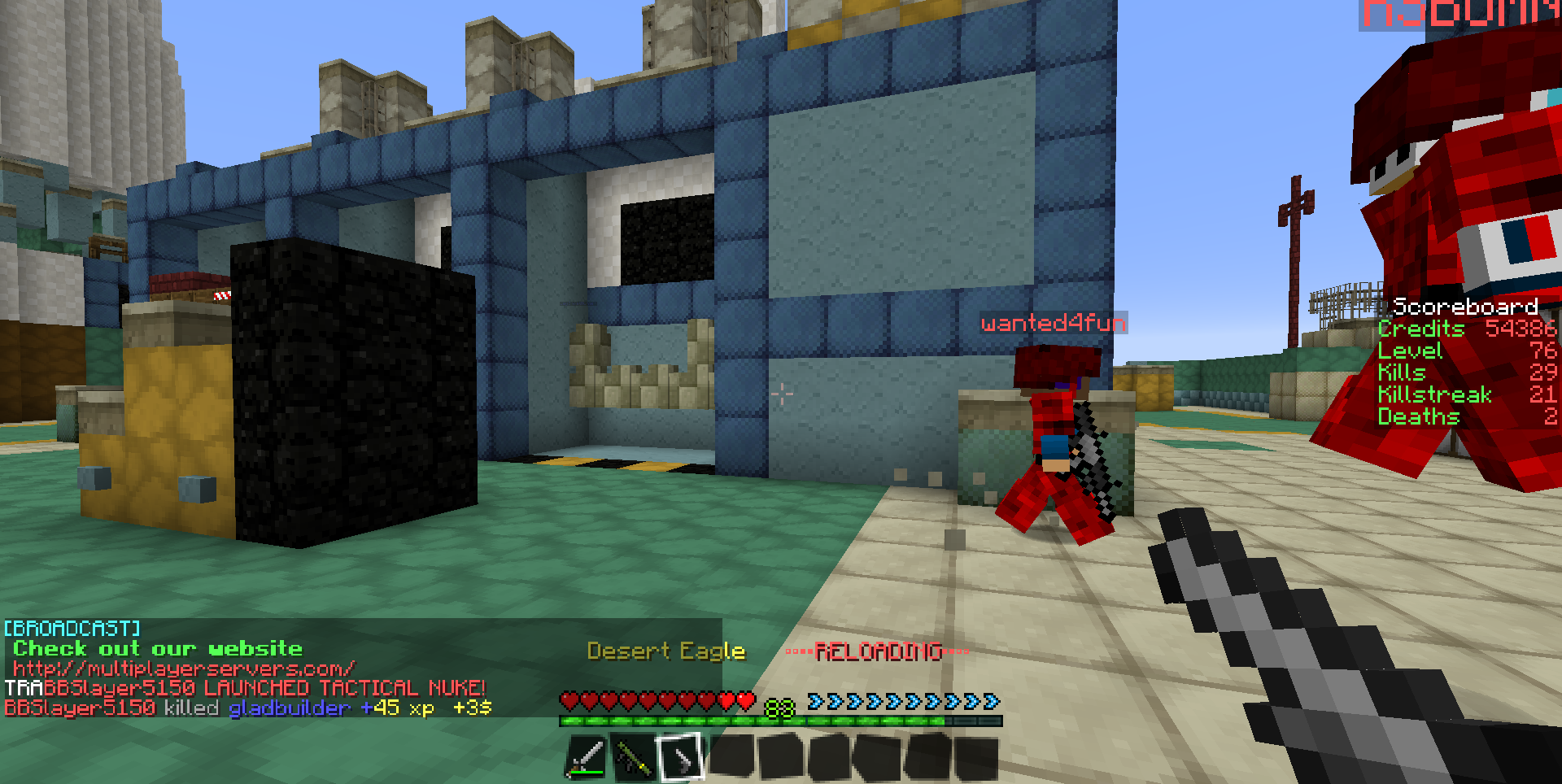Viewport: 1562px width, 784px height.
Task: Select the iron sword hotbar slot
Action: 586,757
